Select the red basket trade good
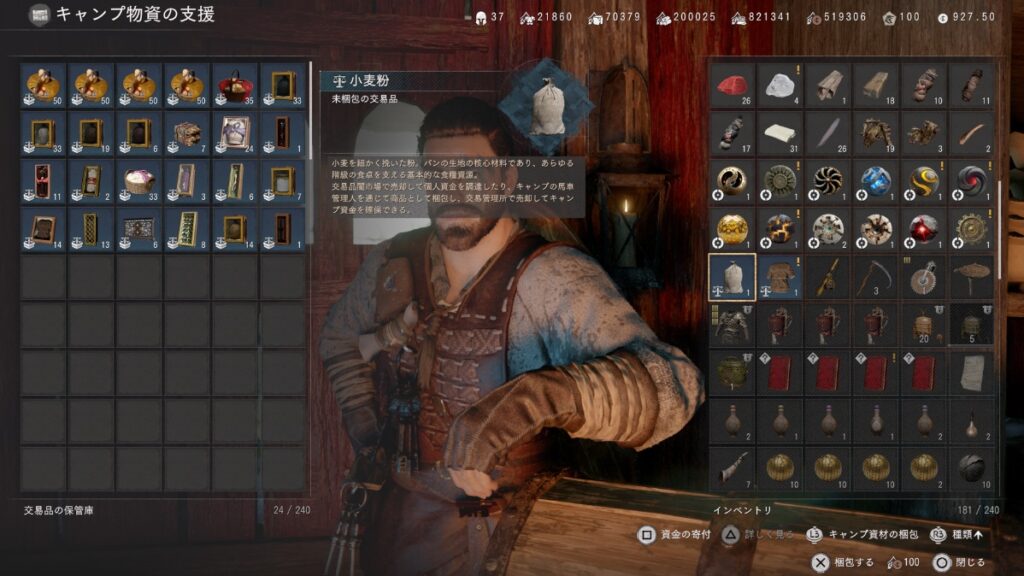Viewport: 1024px width, 576px height. click(236, 86)
